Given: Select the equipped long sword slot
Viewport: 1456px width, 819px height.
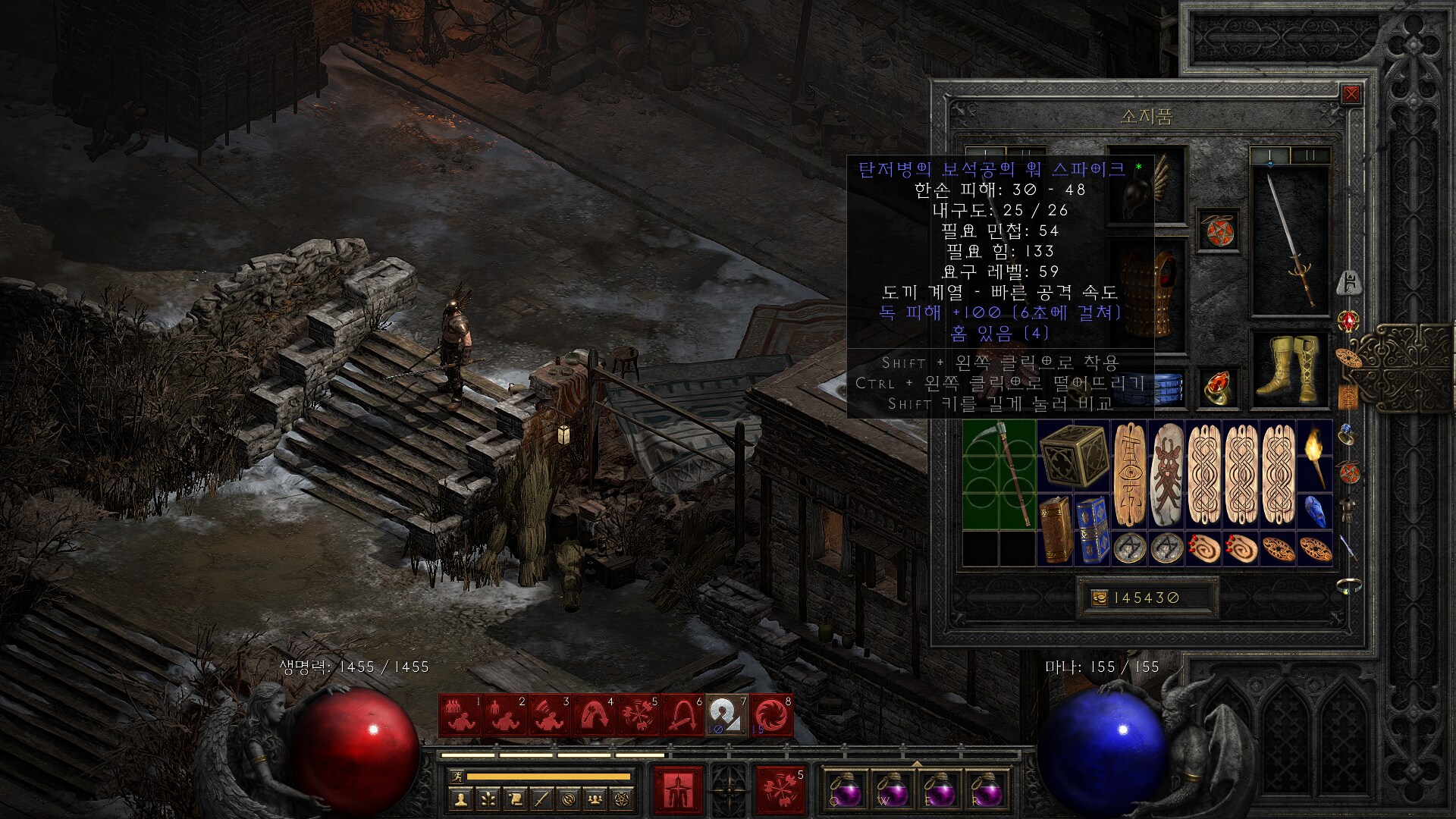Looking at the screenshot, I should [1289, 240].
